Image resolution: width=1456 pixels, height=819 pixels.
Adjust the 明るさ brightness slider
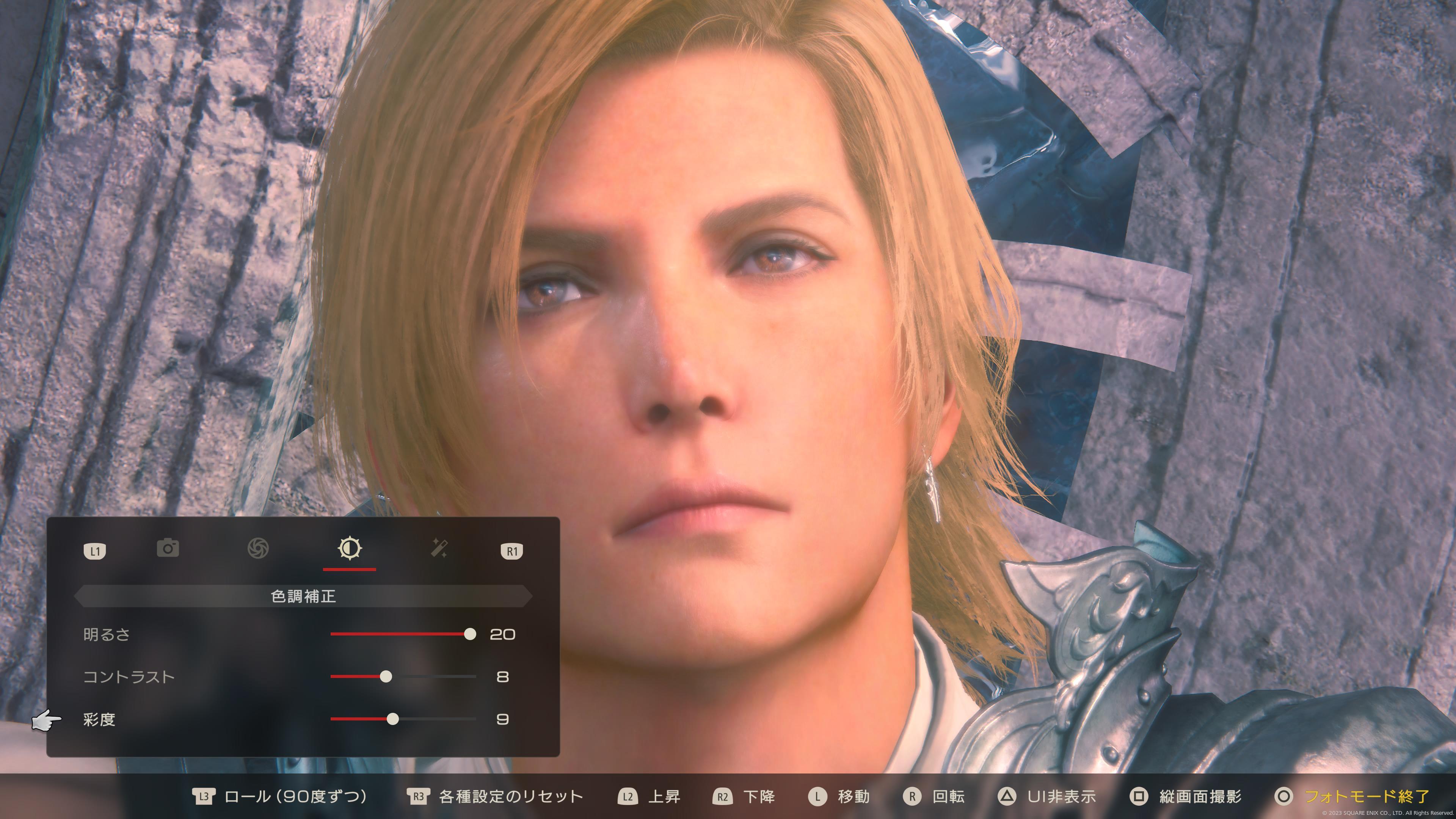pyautogui.click(x=470, y=634)
